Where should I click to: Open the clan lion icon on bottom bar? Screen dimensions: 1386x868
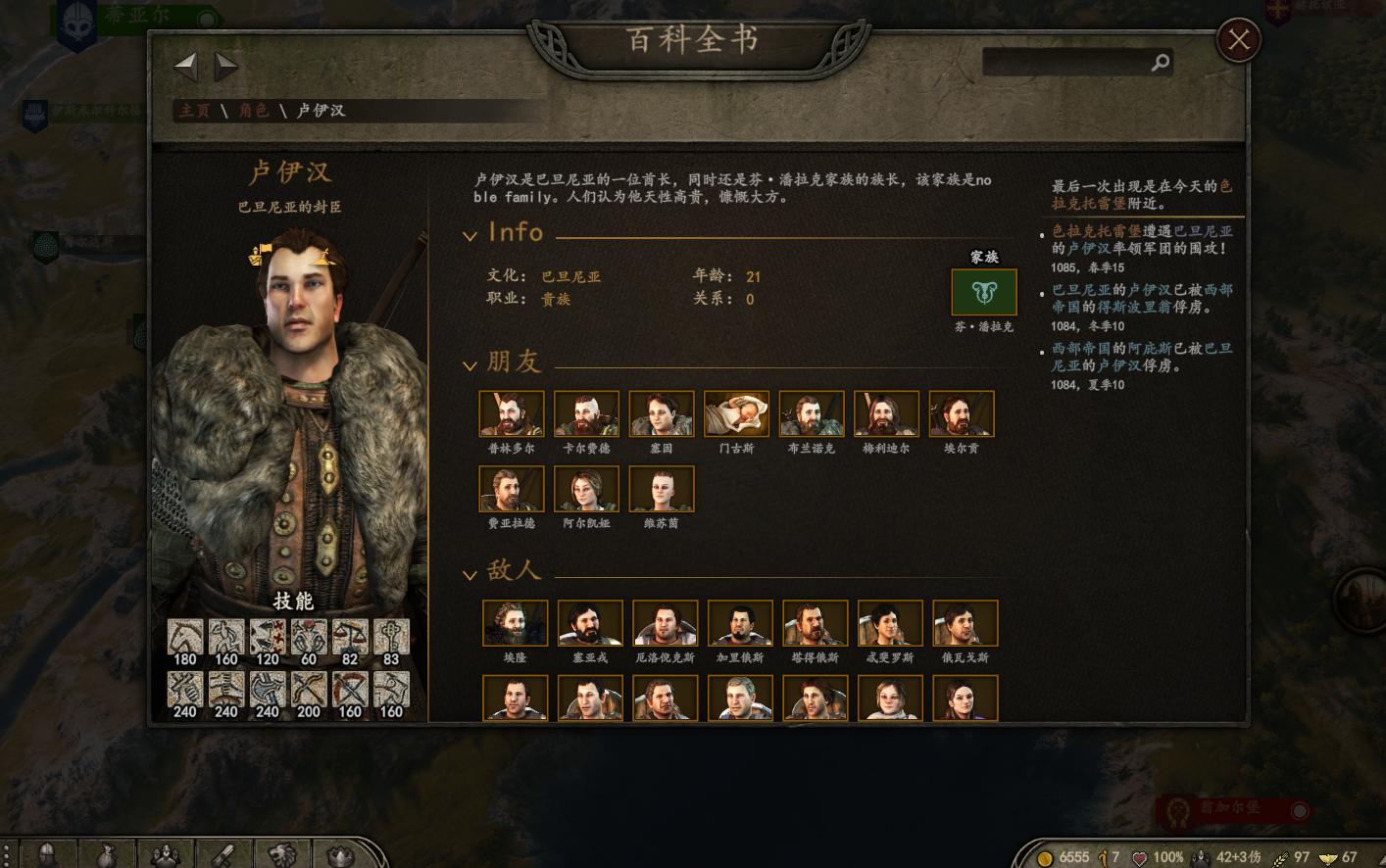[282, 852]
